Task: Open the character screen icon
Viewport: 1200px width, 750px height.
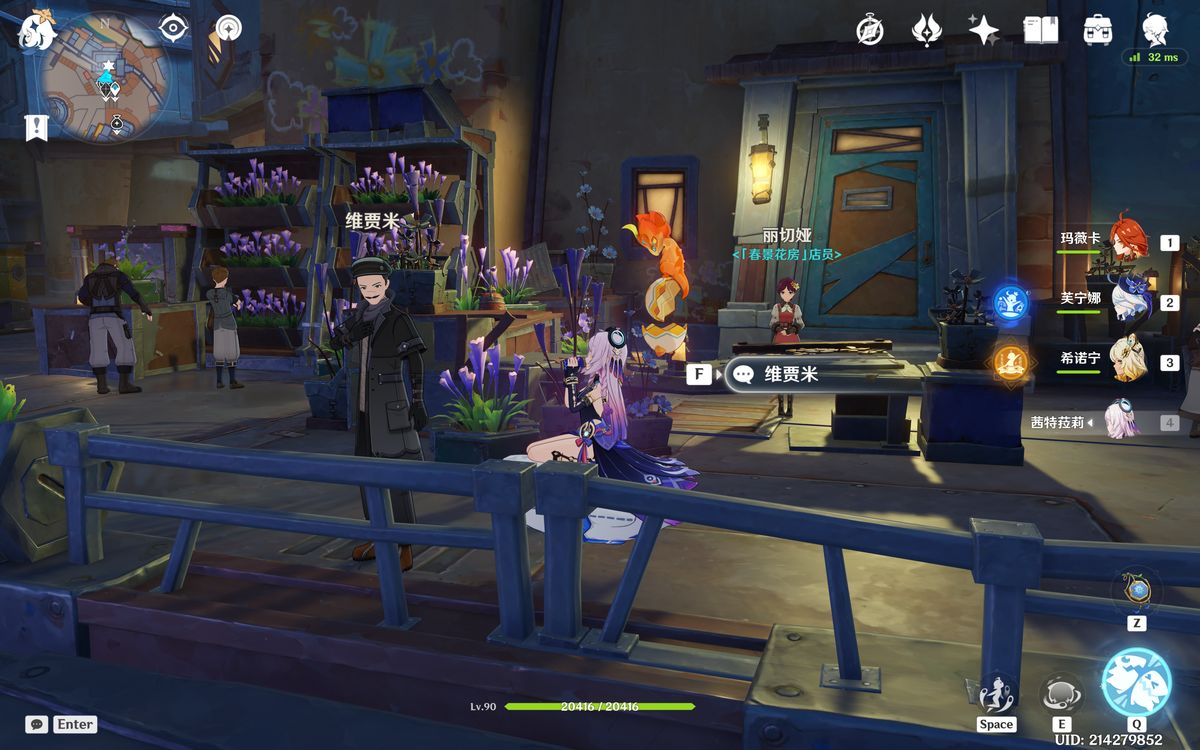Action: 1155,29
